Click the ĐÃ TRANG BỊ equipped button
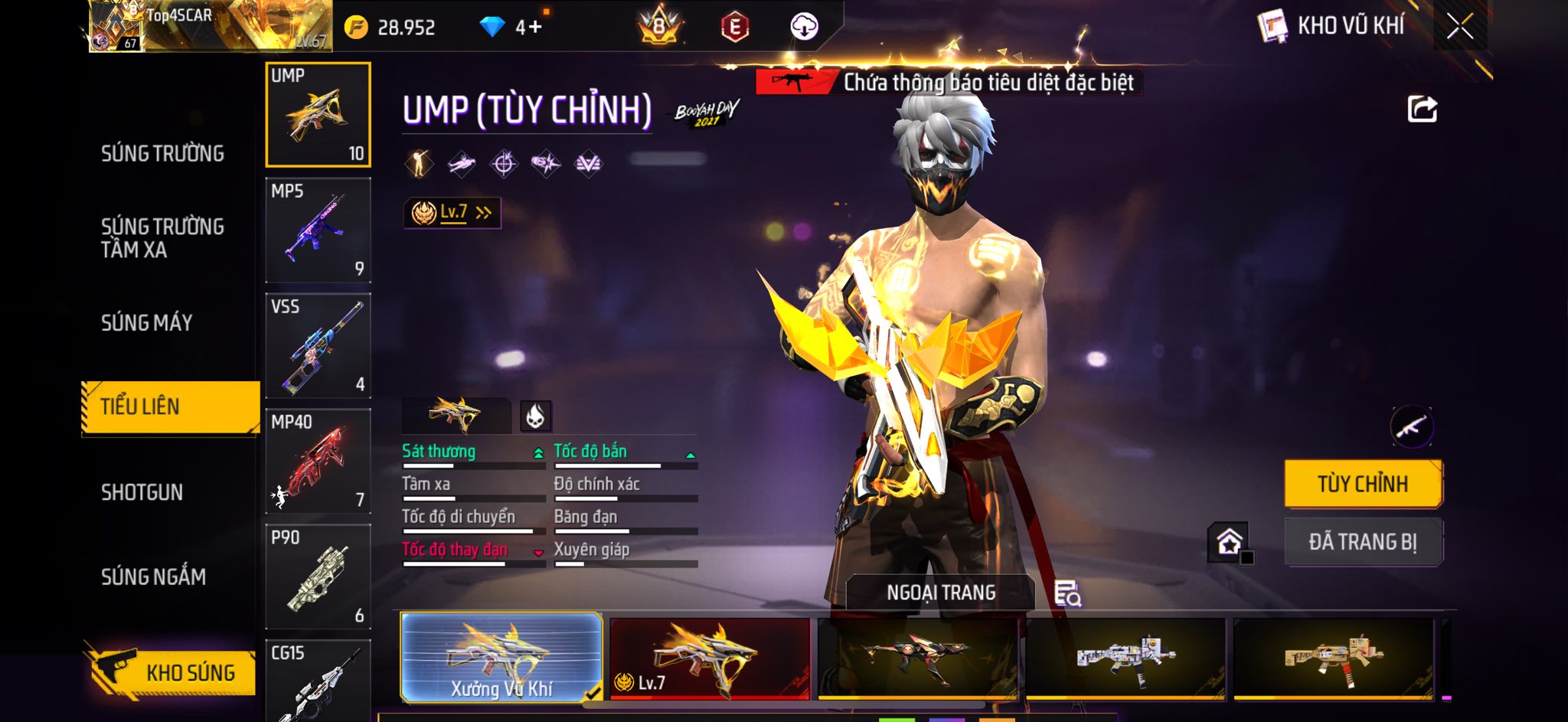The height and width of the screenshot is (722, 1568). (1363, 542)
